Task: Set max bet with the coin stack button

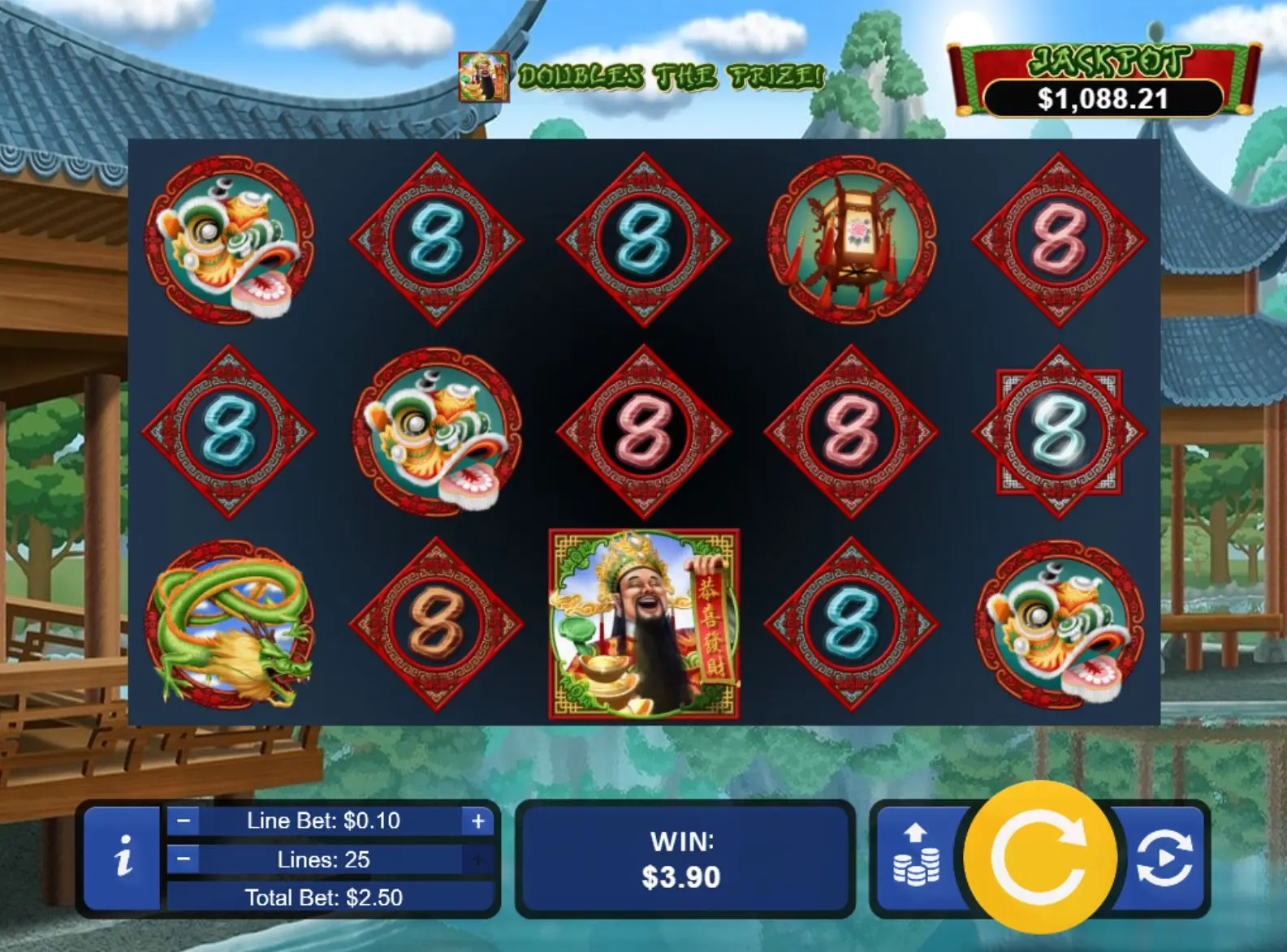Action: coord(916,857)
